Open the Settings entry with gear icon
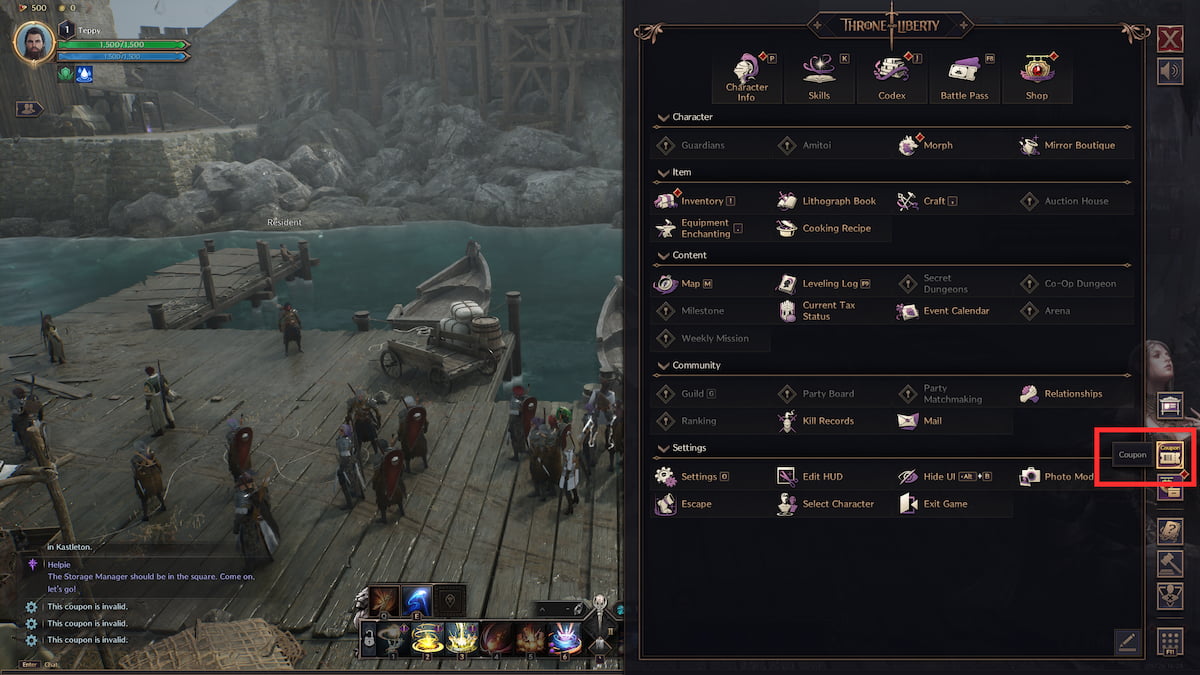This screenshot has height=675, width=1200. [690, 477]
